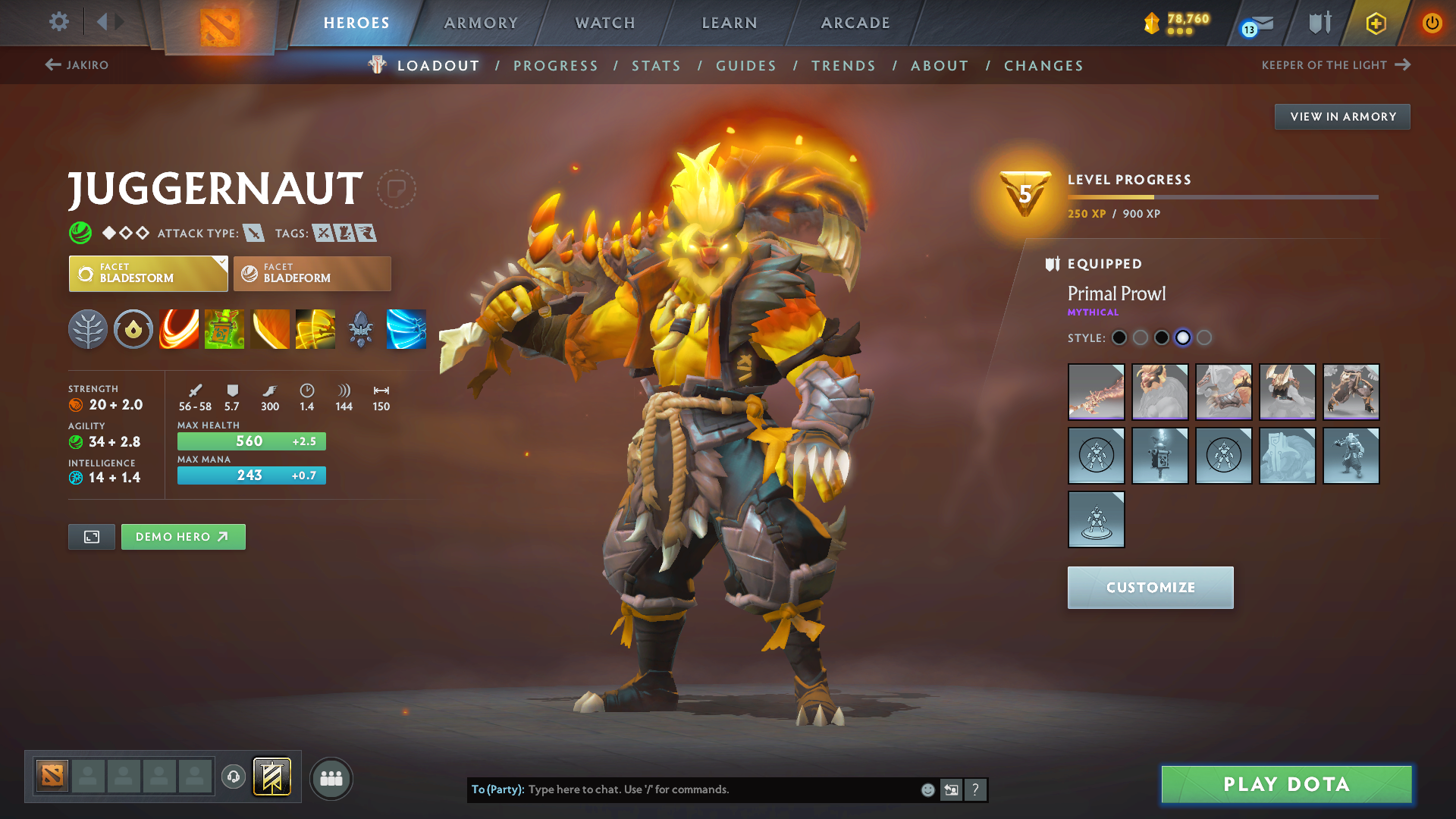1456x819 pixels.
Task: Select the Blade Fury ability icon
Action: click(x=179, y=329)
